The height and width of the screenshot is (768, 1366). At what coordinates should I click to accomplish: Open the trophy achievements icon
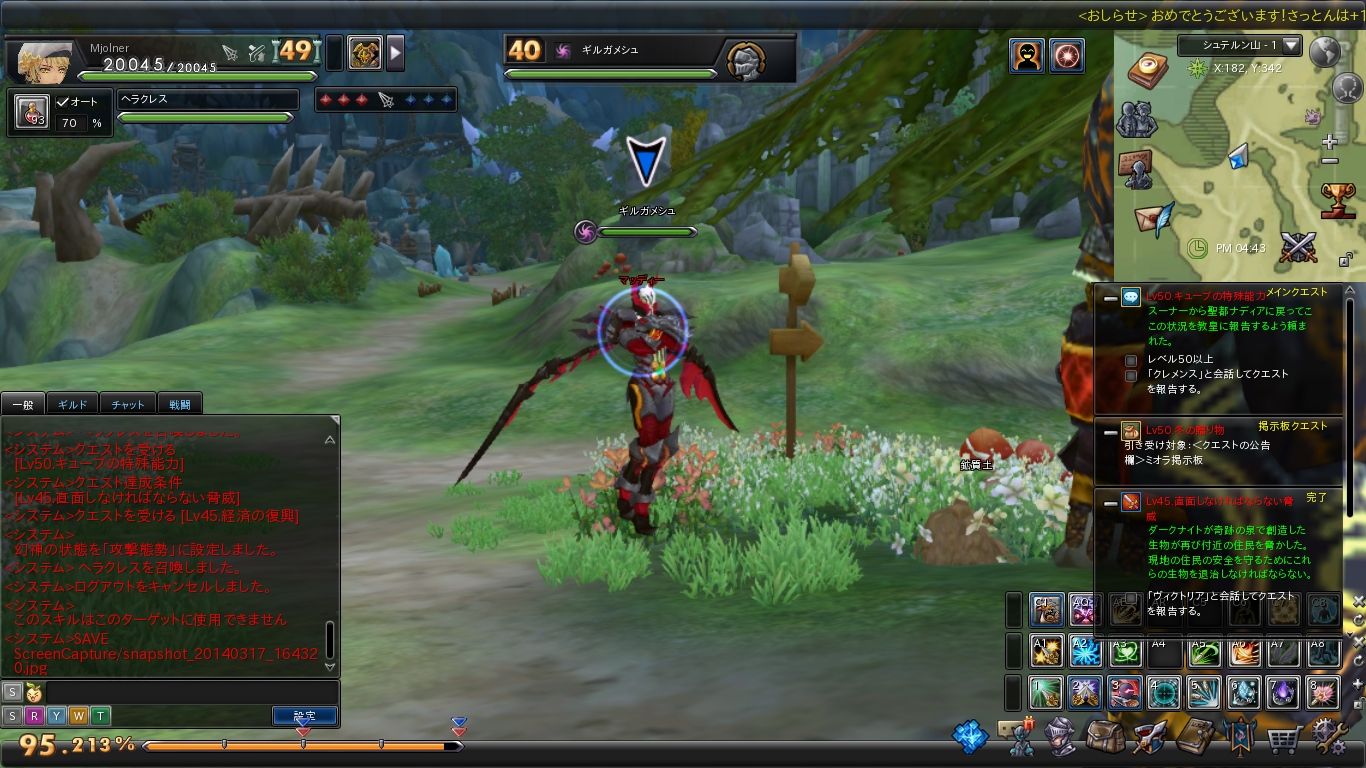(1338, 199)
